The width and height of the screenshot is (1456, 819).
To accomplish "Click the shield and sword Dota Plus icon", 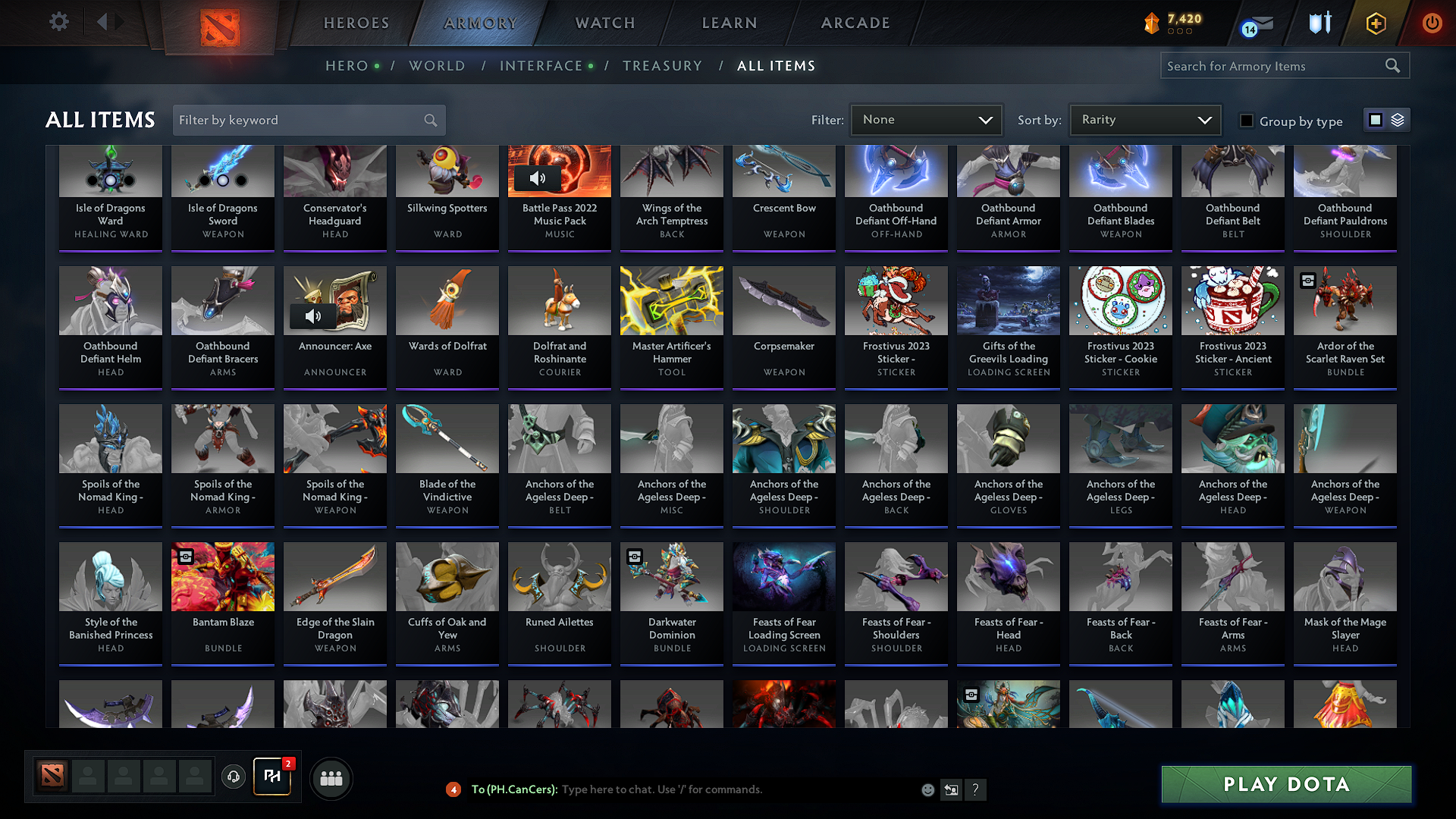I will [x=1319, y=23].
